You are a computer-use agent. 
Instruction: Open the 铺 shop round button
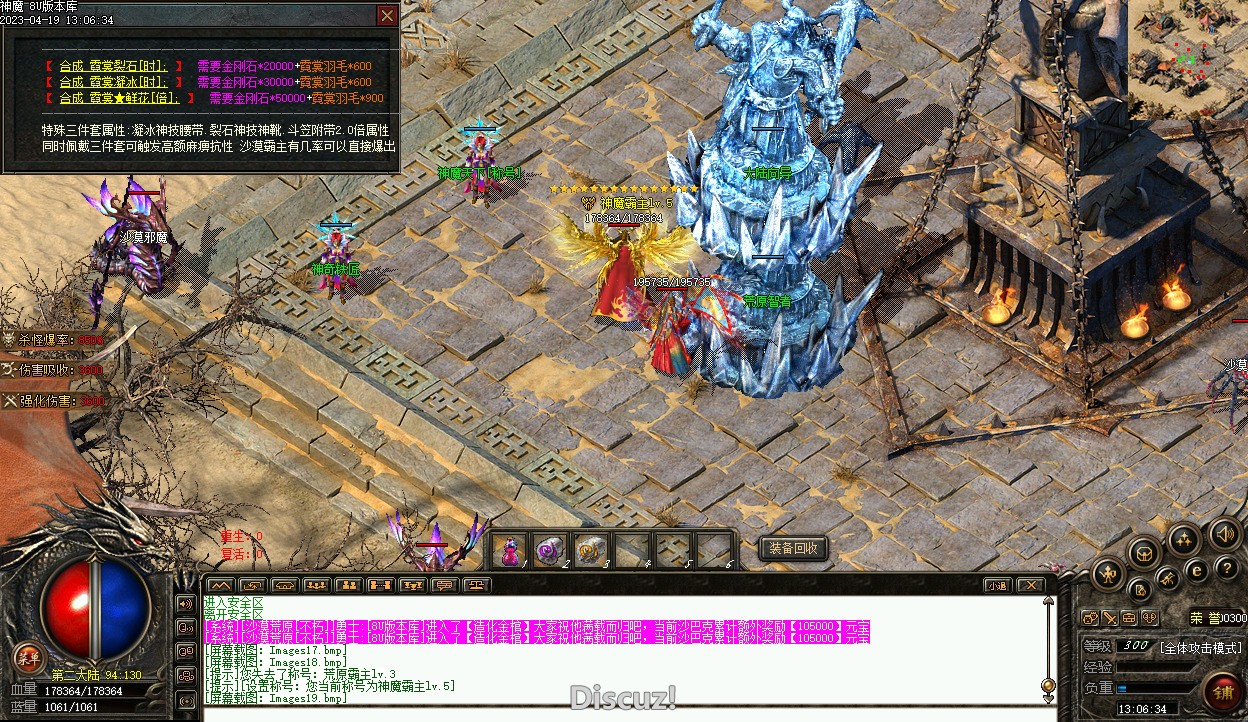coord(1222,691)
